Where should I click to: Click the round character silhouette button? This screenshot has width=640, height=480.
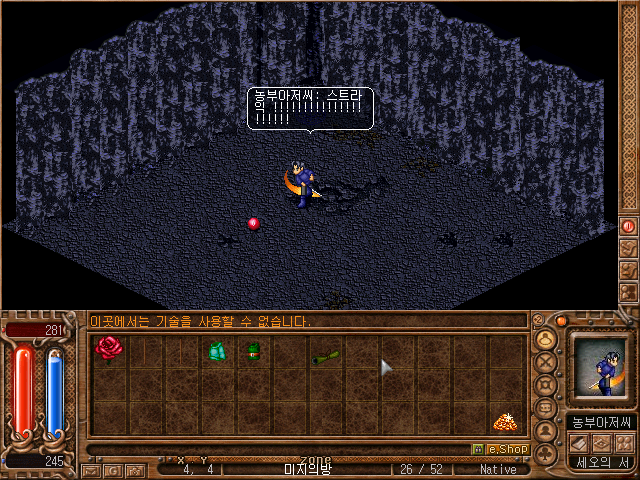point(546,432)
